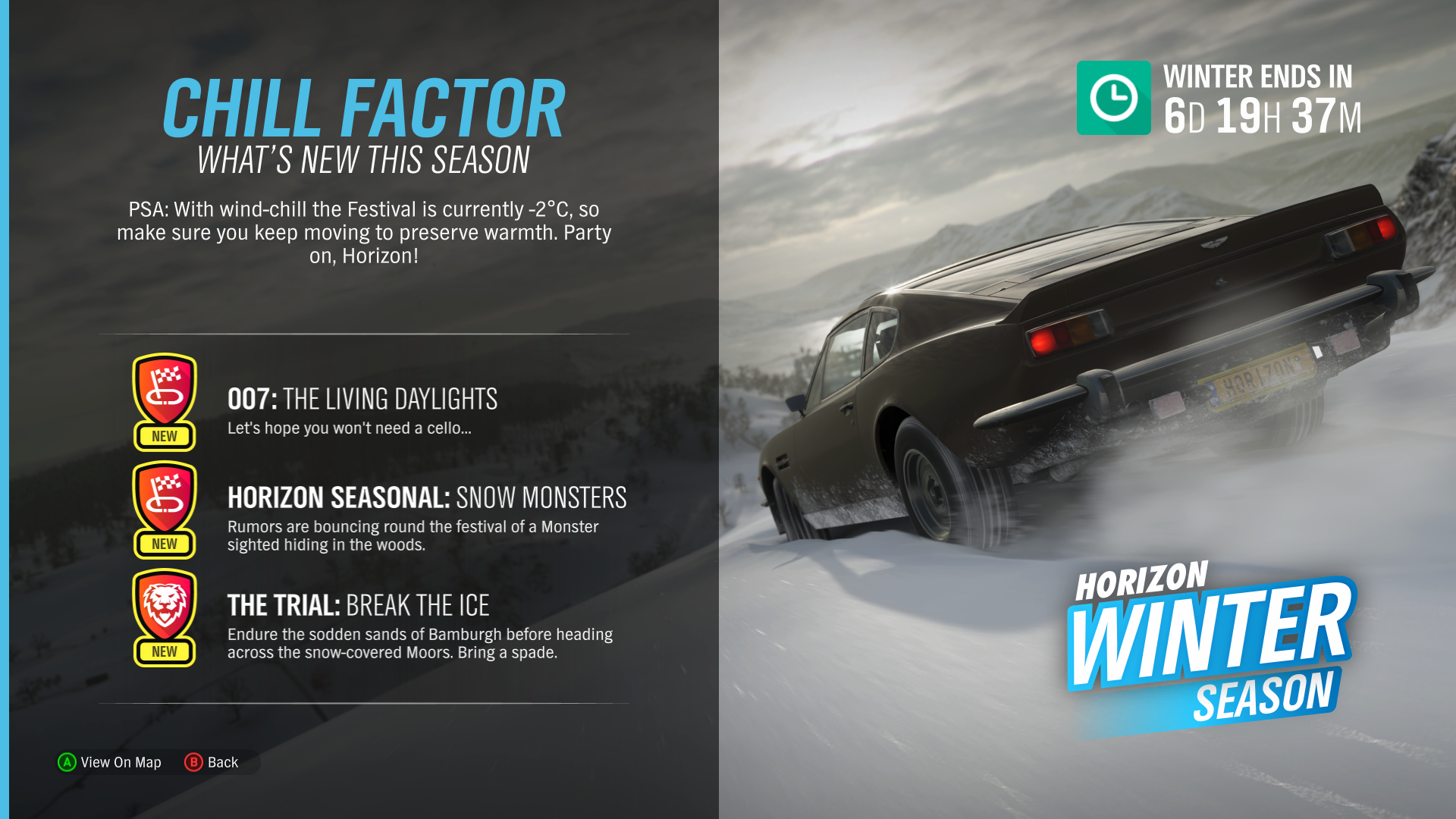Click the red B button icon

pos(195,762)
